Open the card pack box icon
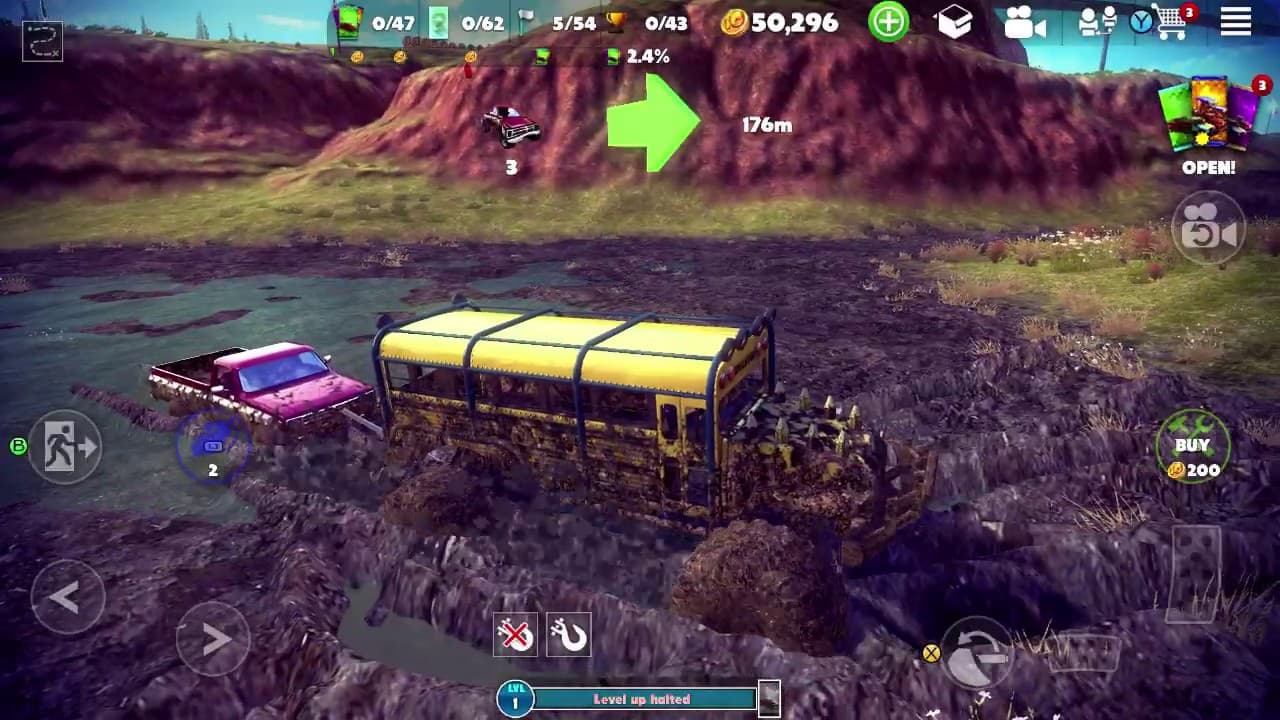Screen dimensions: 1280x720 click(x=955, y=24)
